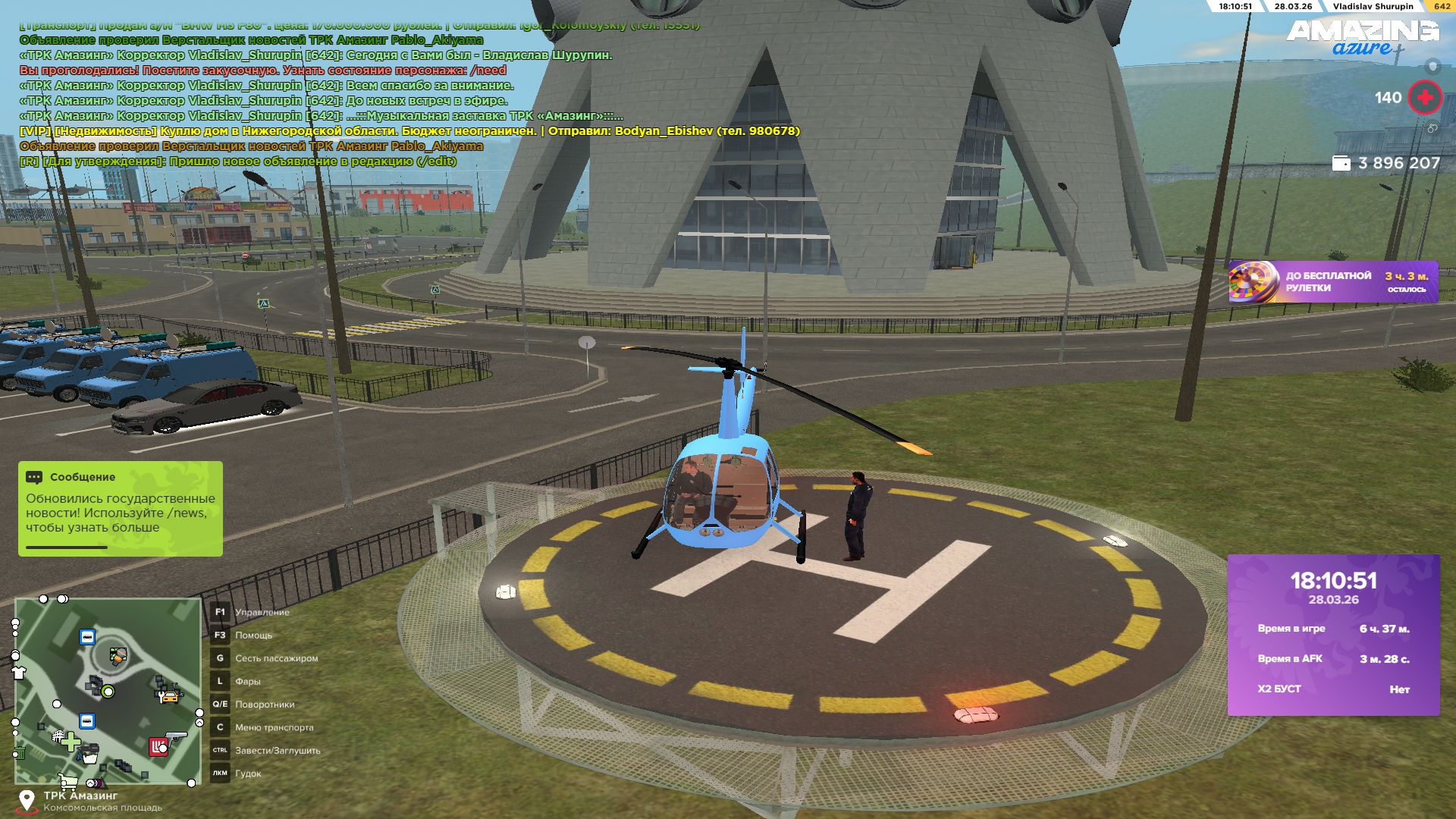Image resolution: width=1456 pixels, height=819 pixels.
Task: Select the red Lukoil marker on the minimap
Action: pos(158,747)
